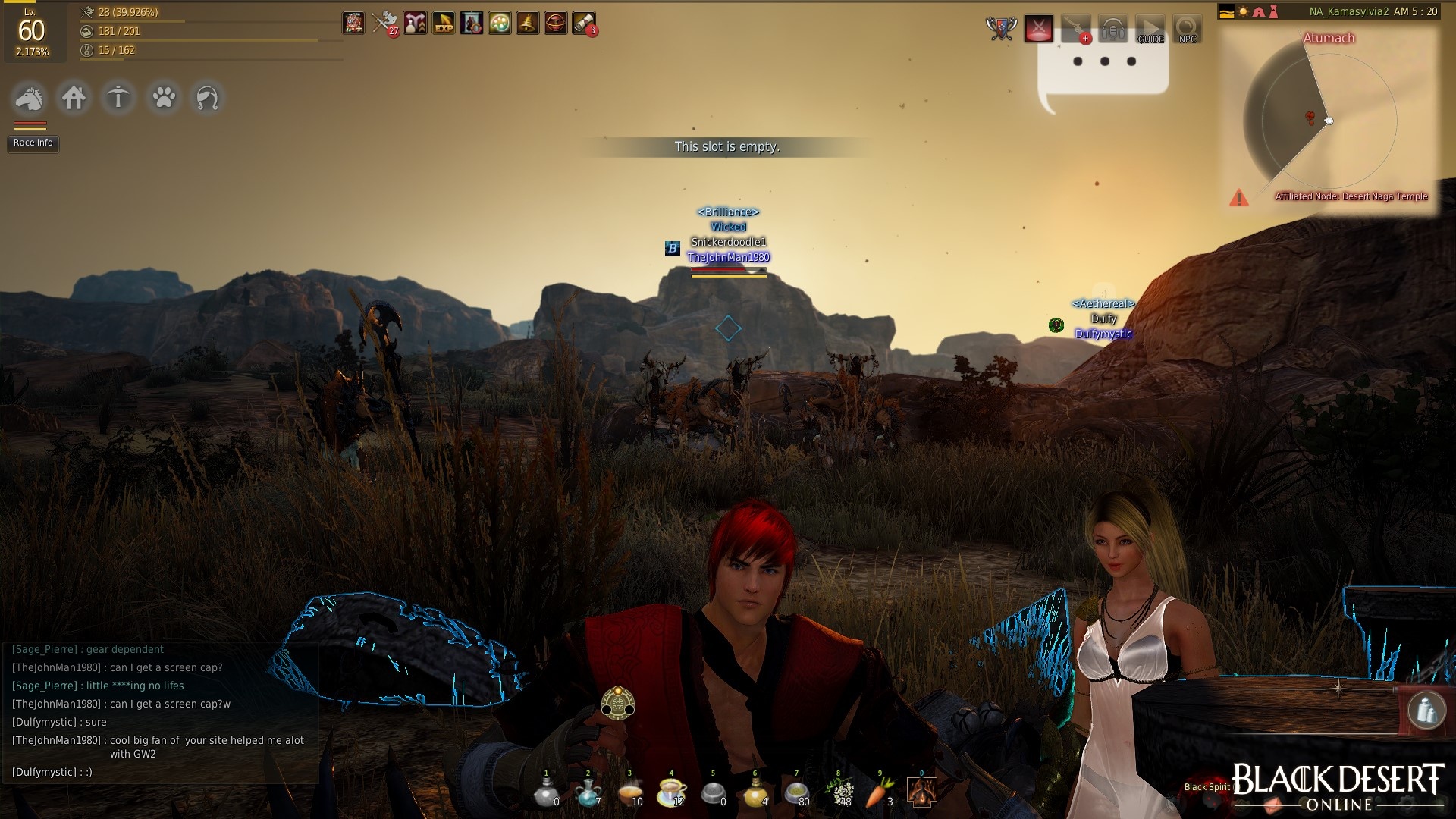Open the scroll icon with 3 badge
Screen dimensions: 1456x819
point(583,24)
